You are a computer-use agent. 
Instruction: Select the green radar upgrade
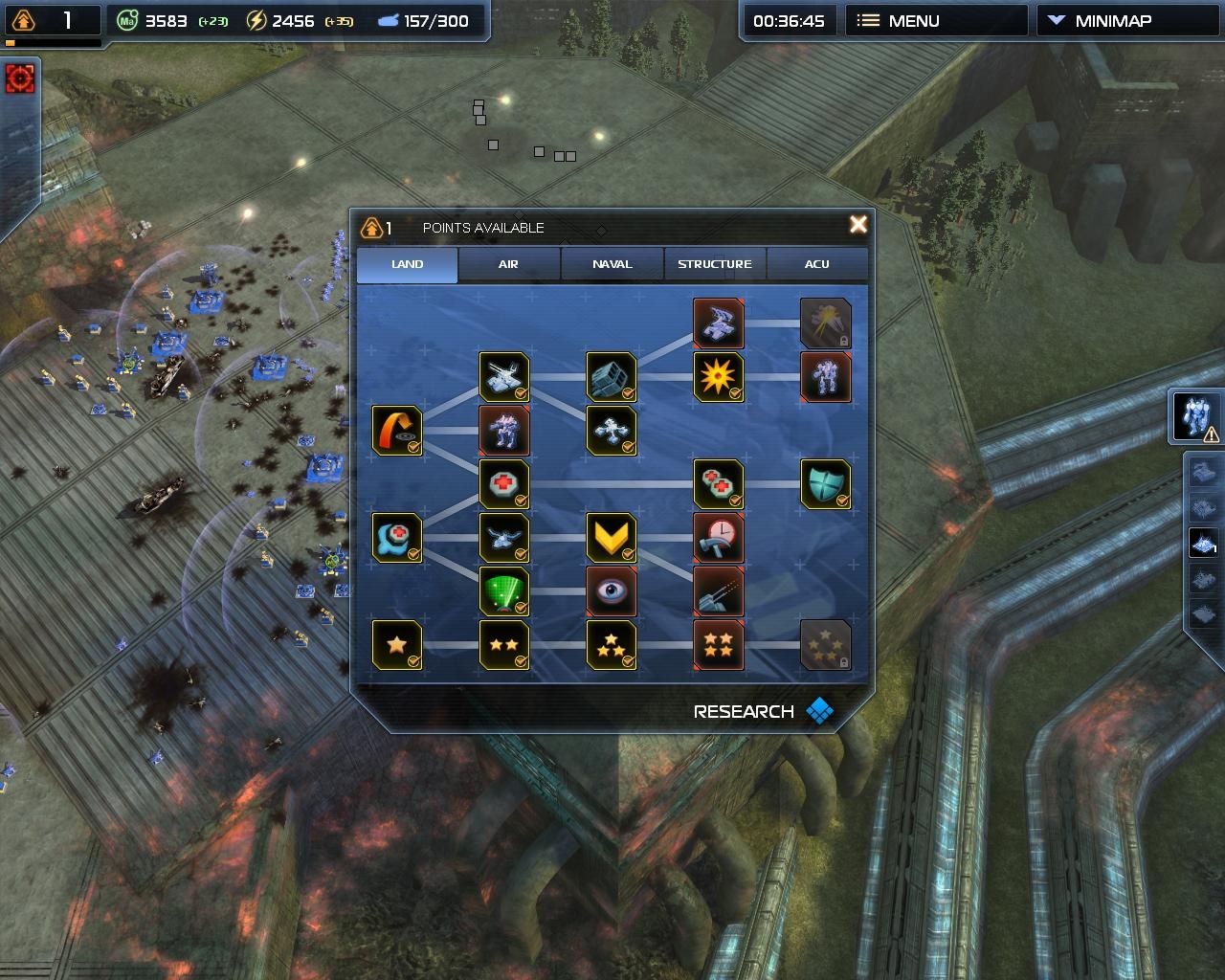503,591
